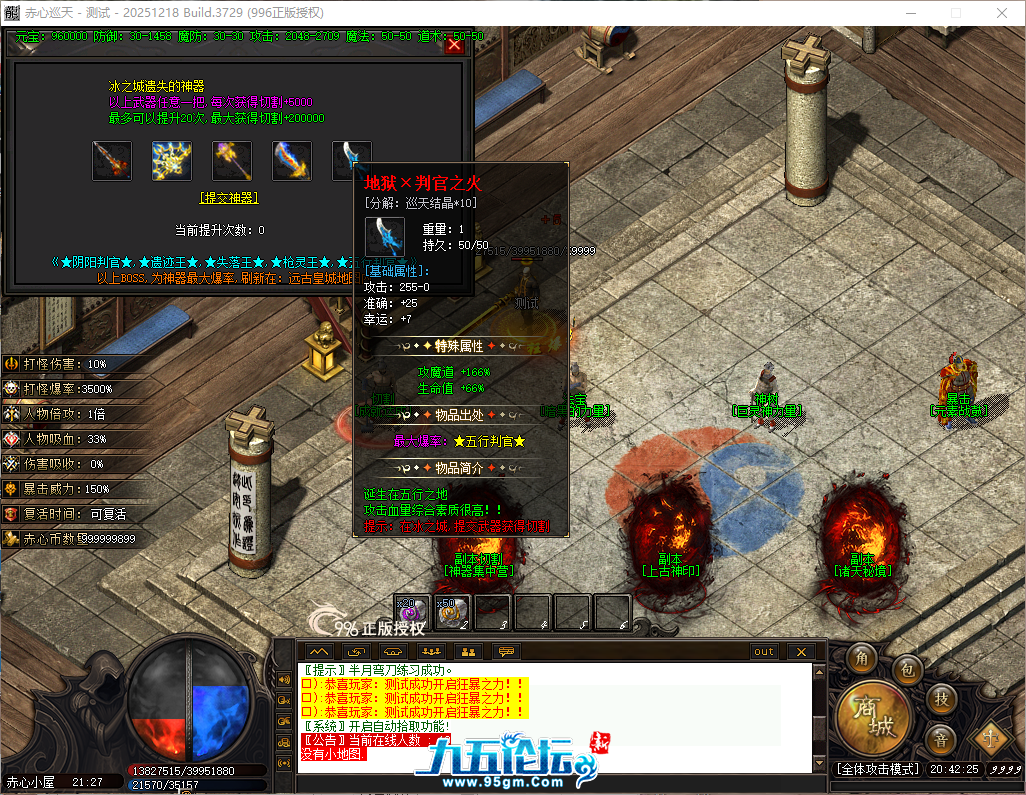
Task: Open the skills panel (技)
Action: tap(942, 697)
